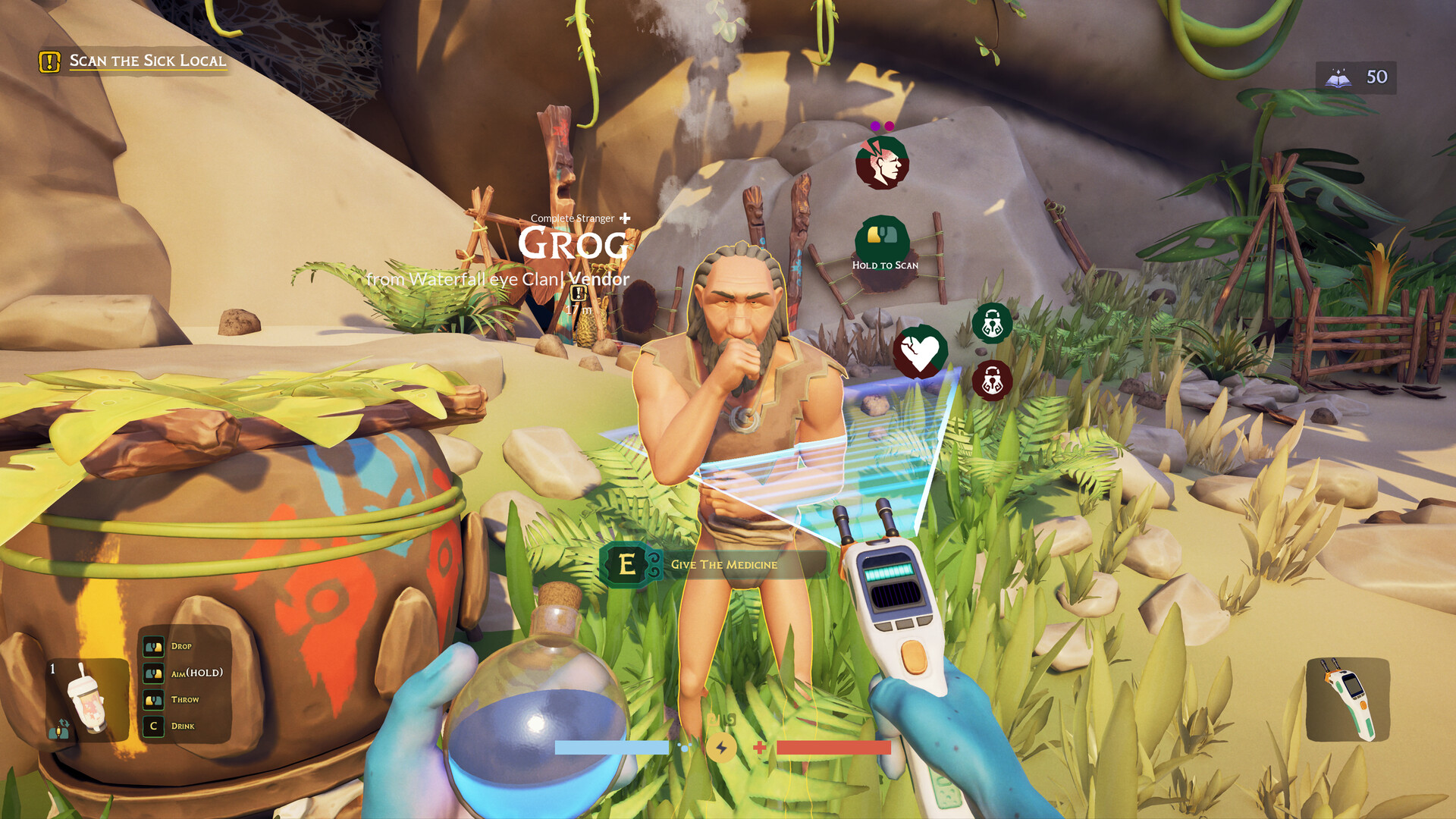Choose the scanner tool slot
The image size is (1456, 819).
(x=1348, y=699)
